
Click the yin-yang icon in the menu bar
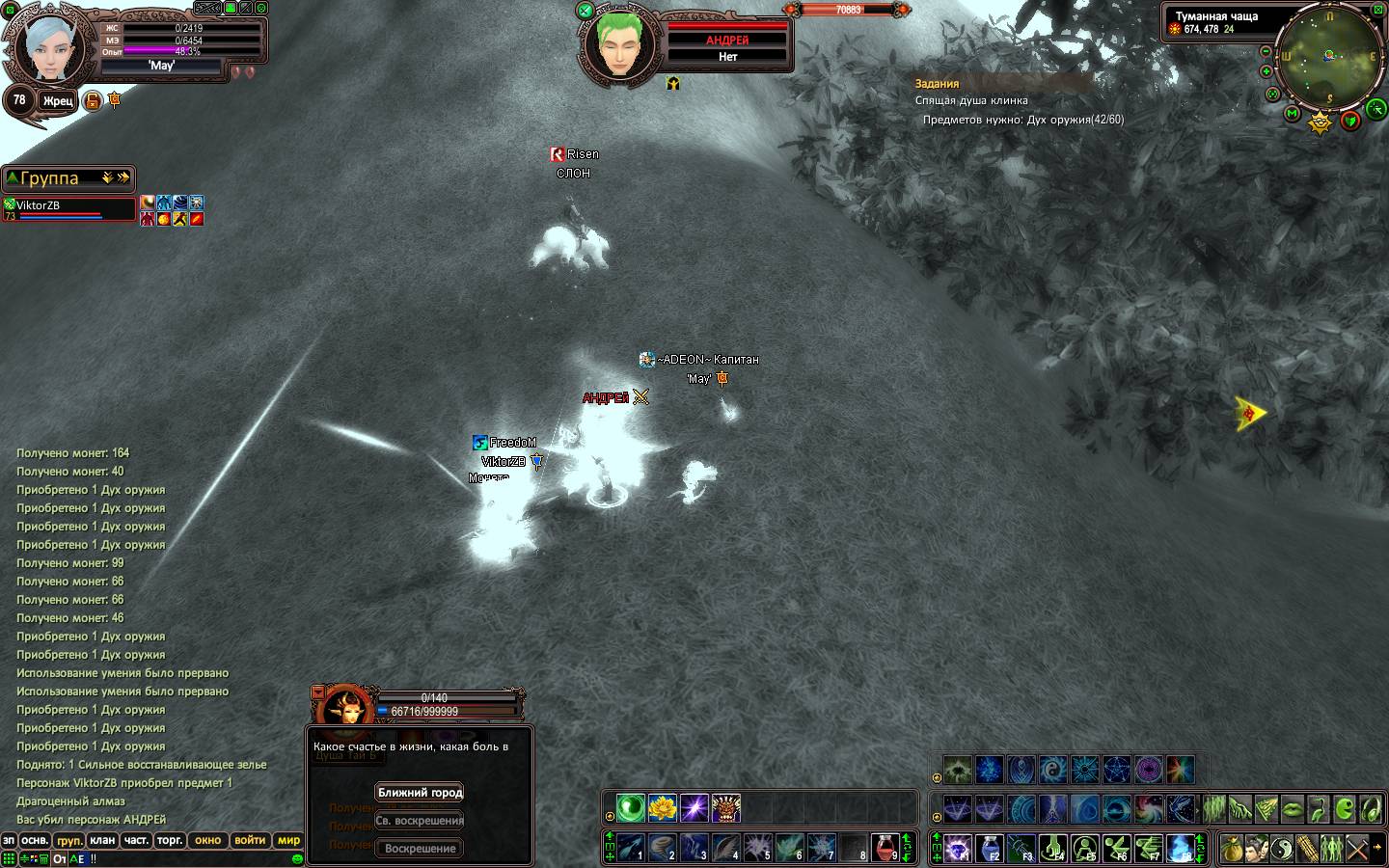coord(1281,849)
